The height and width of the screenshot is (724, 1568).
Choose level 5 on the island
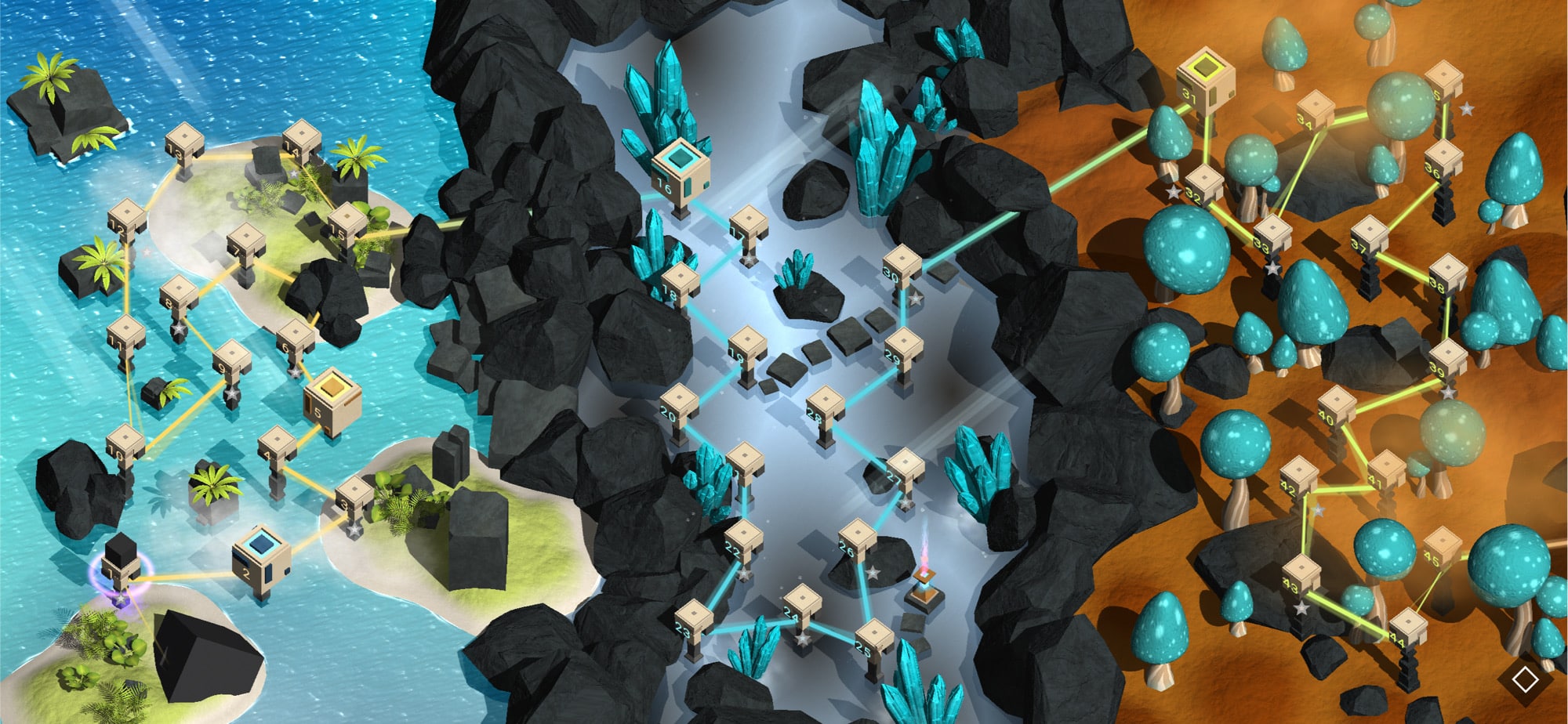(x=332, y=400)
